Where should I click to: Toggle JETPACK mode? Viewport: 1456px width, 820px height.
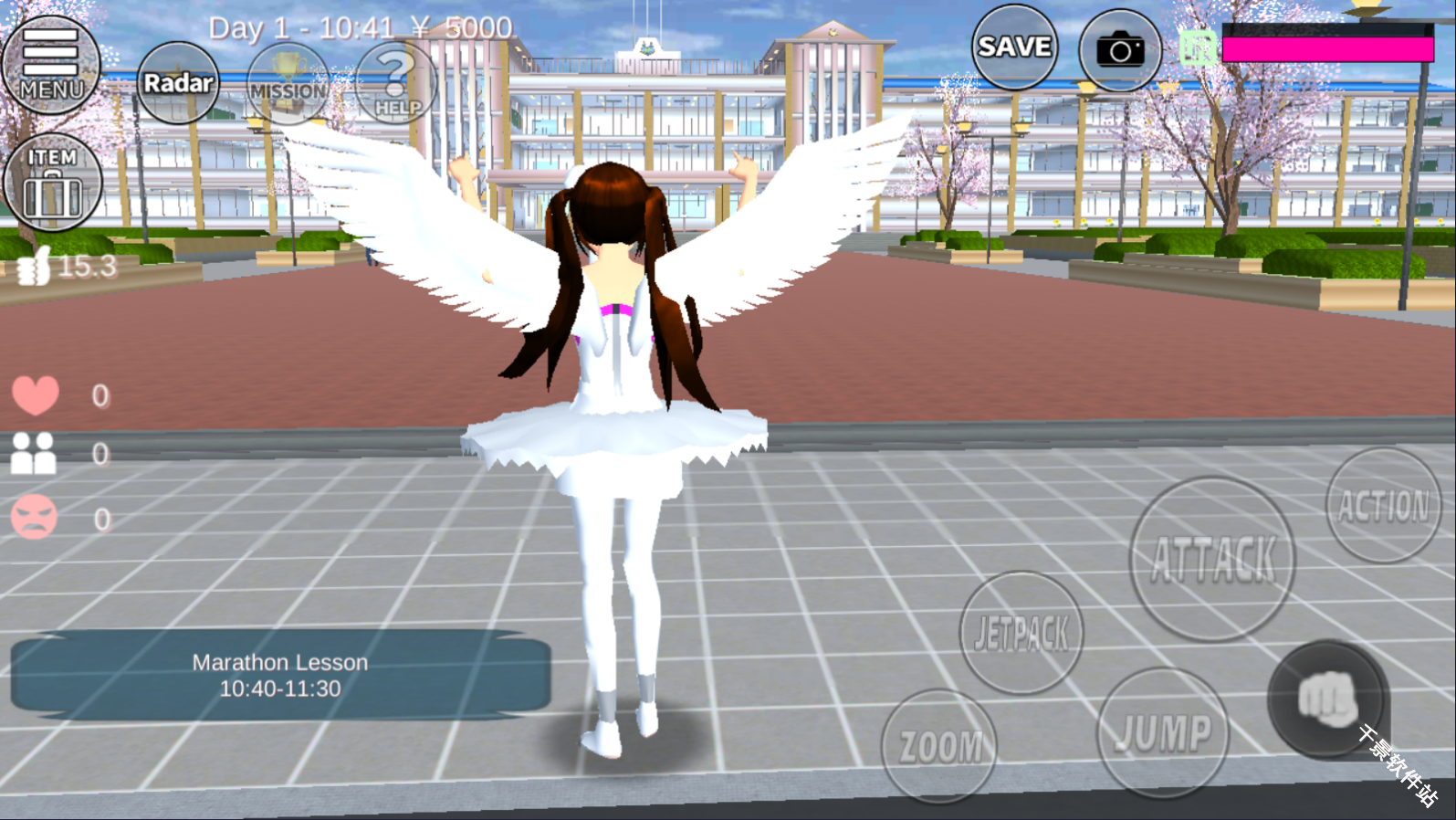[x=1021, y=630]
